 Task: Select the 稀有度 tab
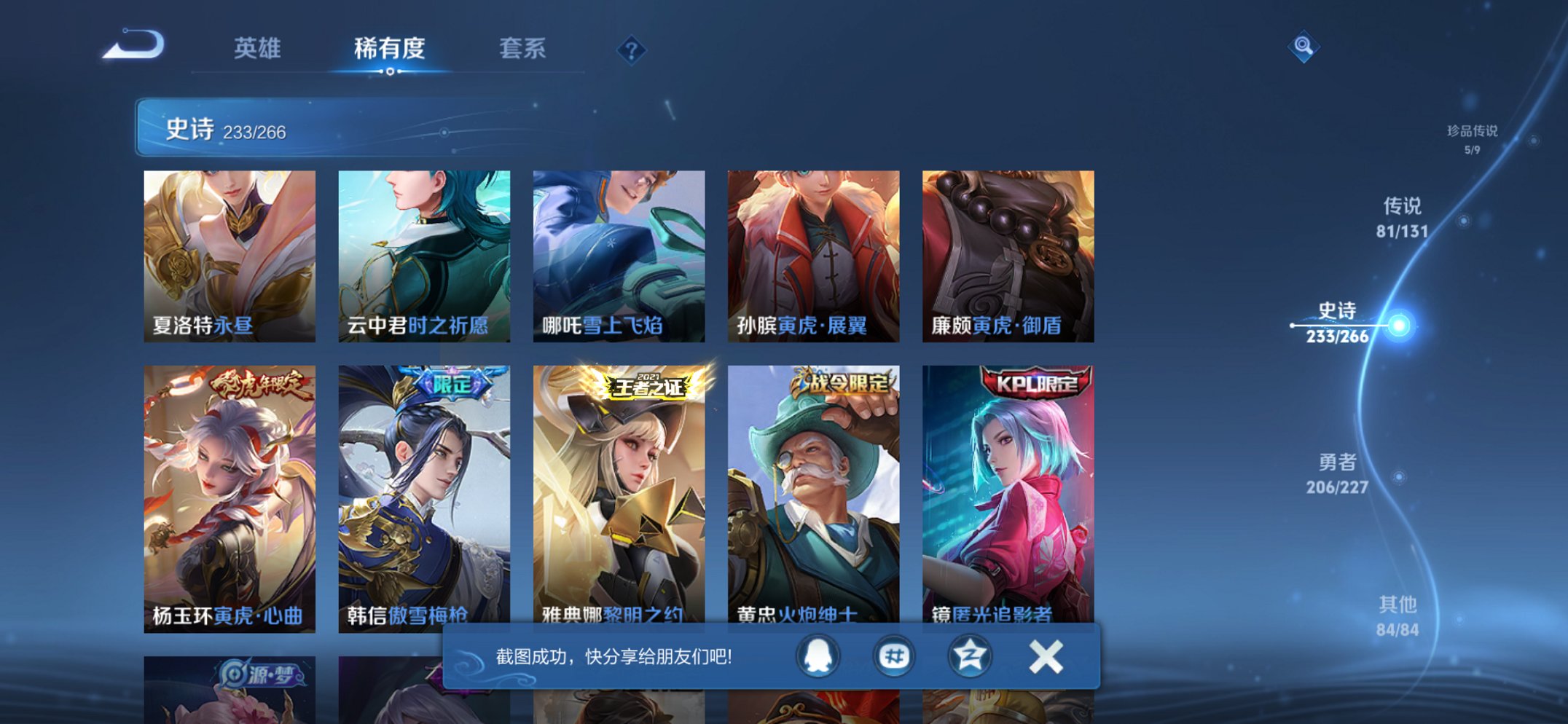390,49
